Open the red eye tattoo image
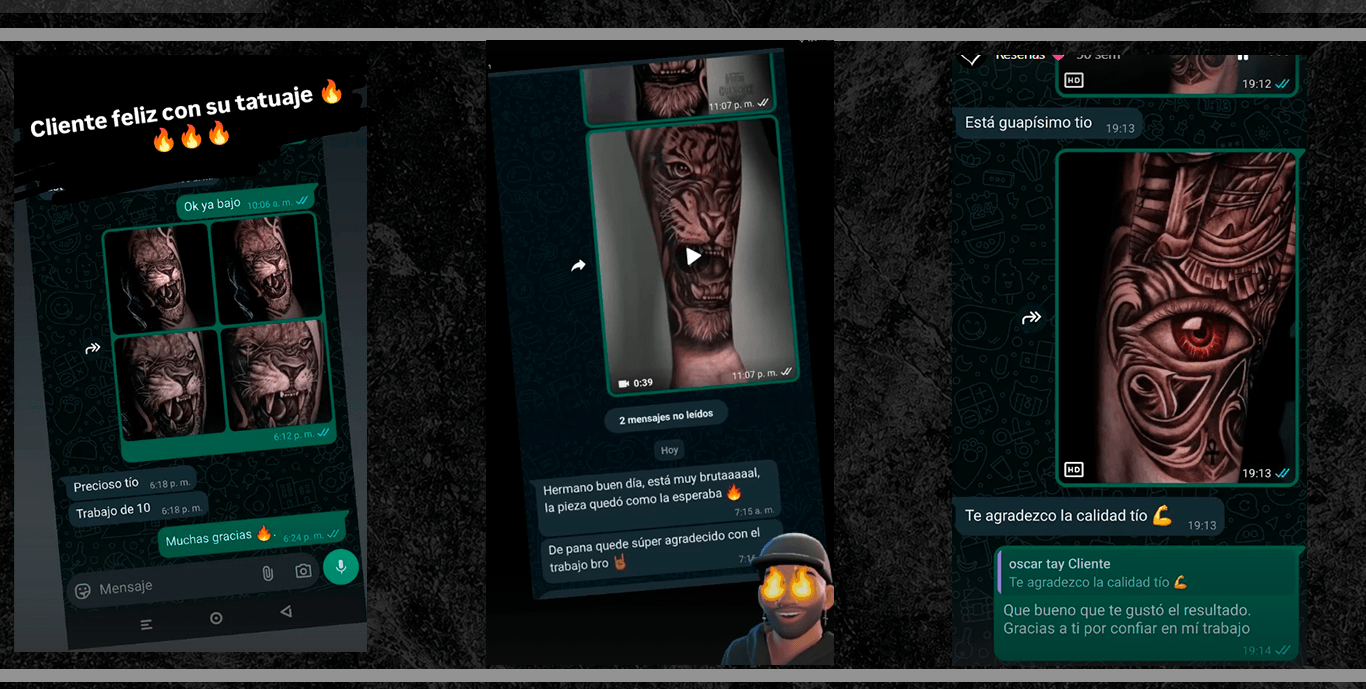This screenshot has width=1366, height=689. tap(1176, 318)
